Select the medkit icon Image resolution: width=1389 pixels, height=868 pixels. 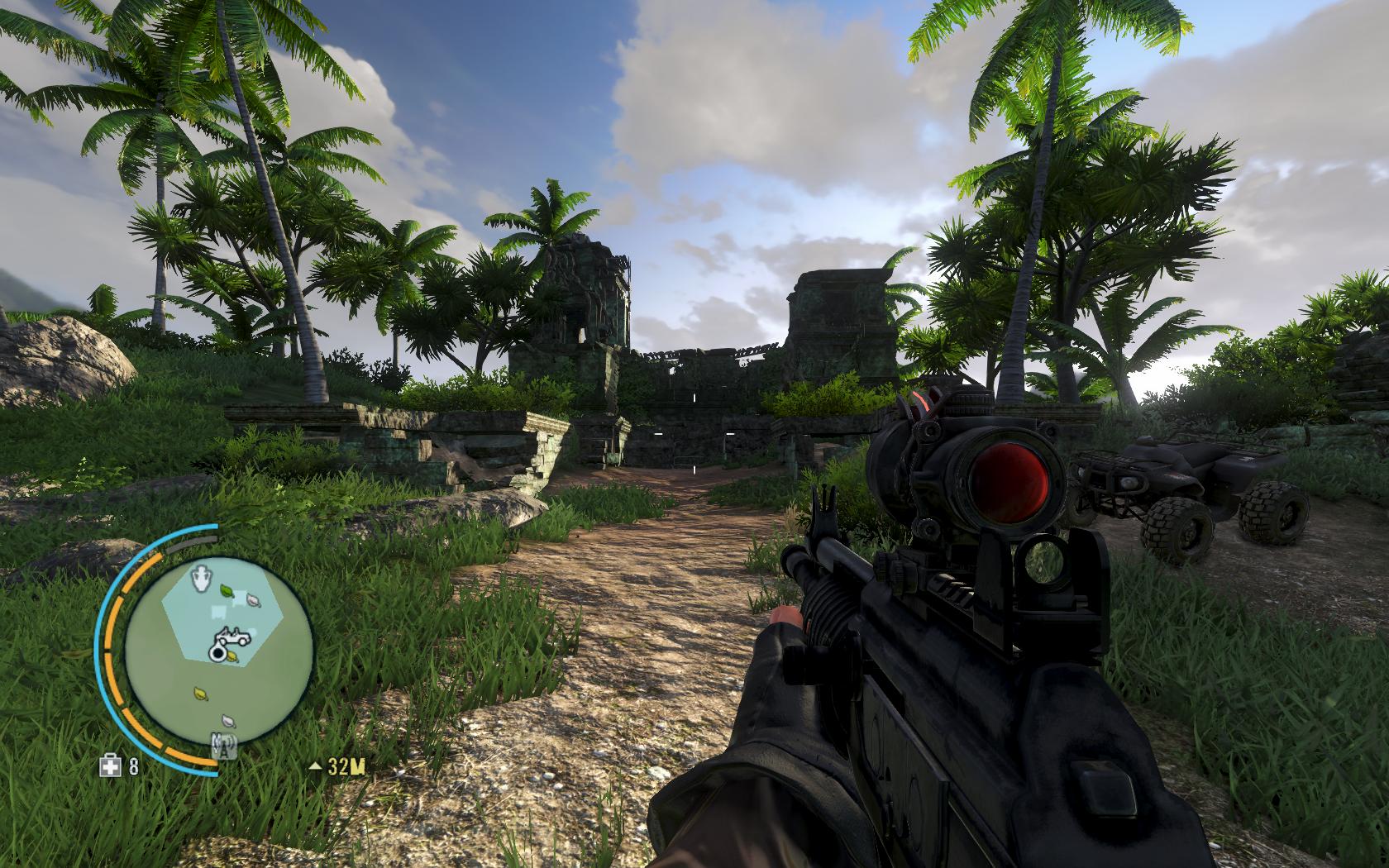109,766
